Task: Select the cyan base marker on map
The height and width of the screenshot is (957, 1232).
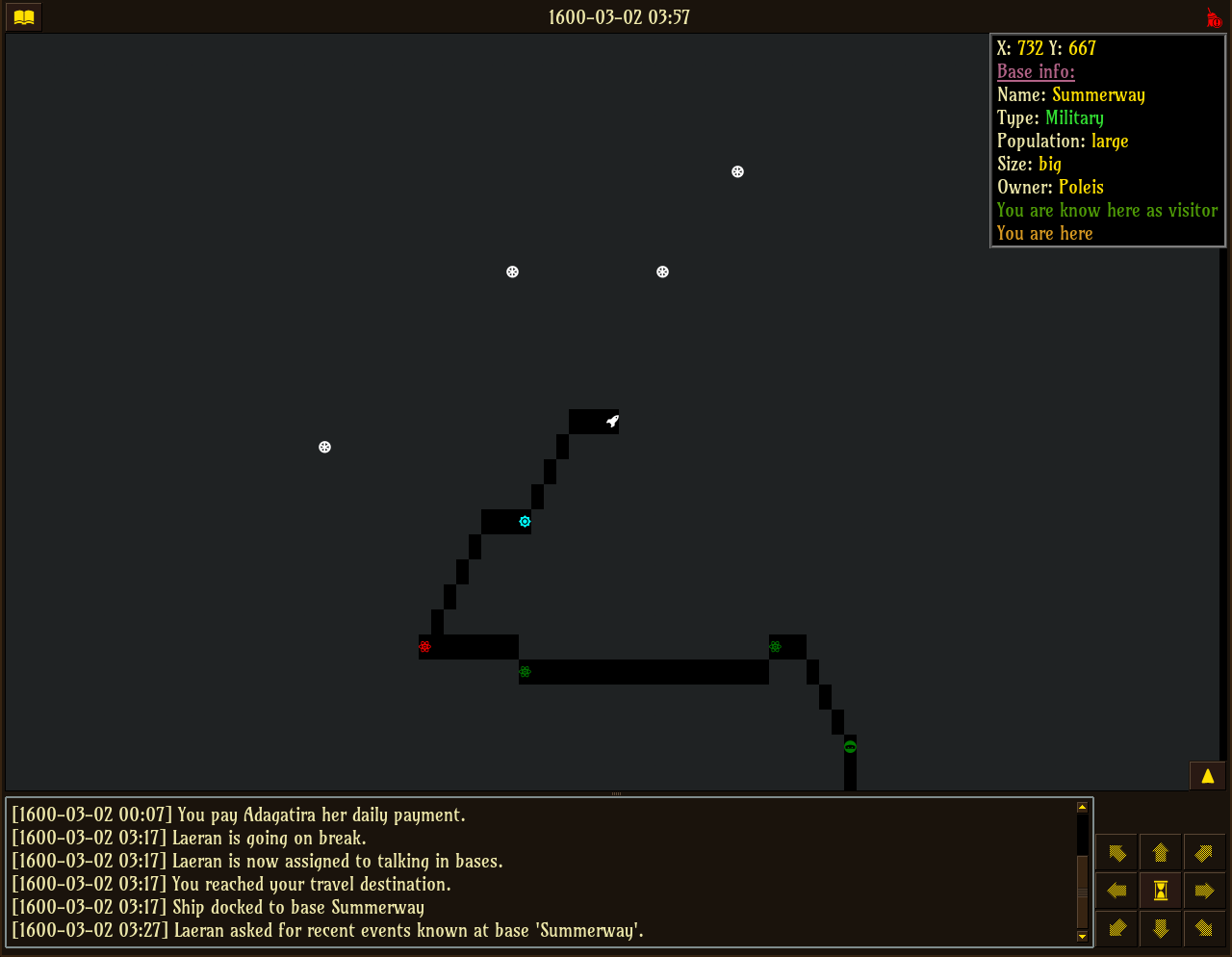Action: pyautogui.click(x=525, y=522)
